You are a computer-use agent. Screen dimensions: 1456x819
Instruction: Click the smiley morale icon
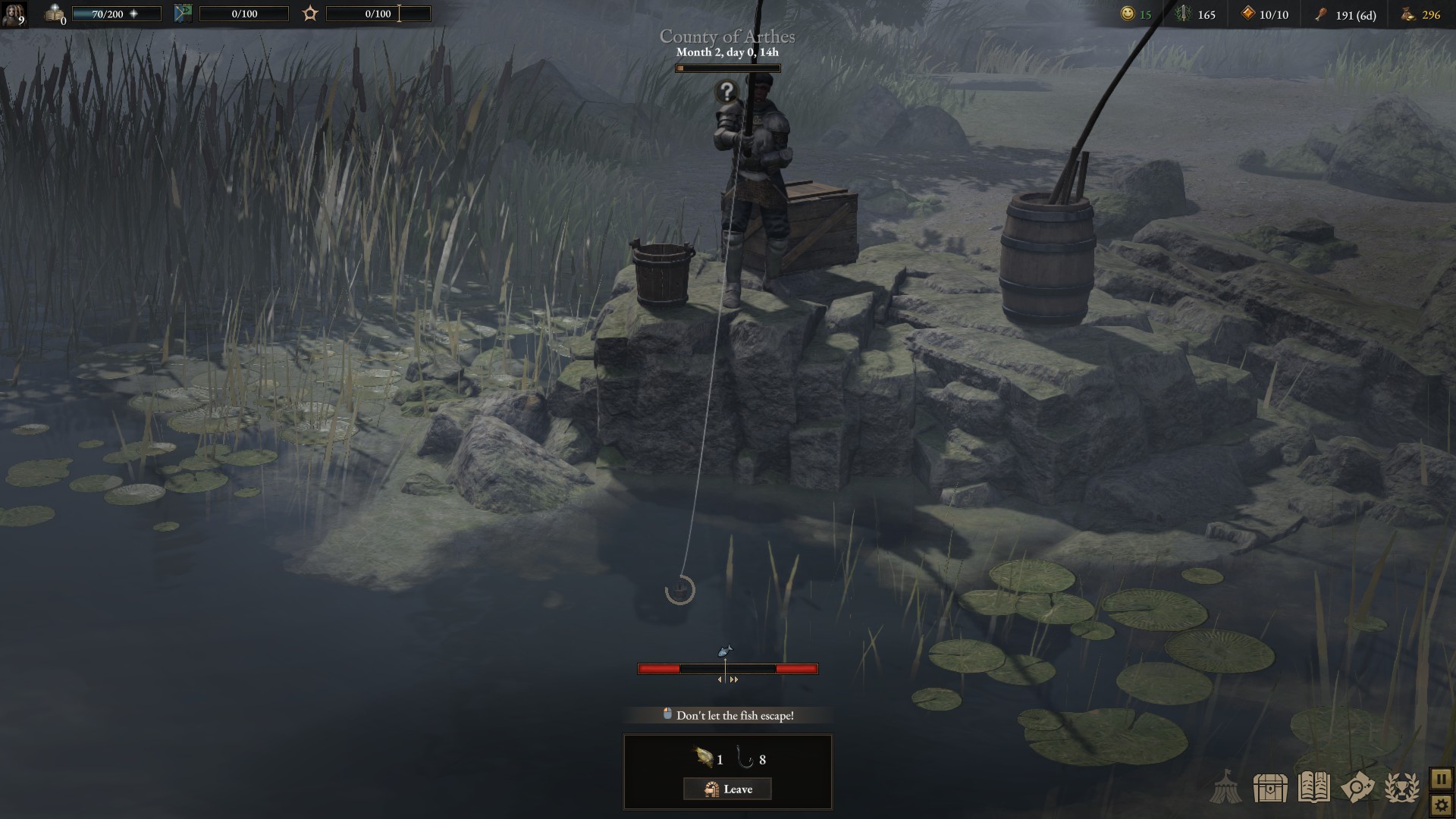[x=1128, y=14]
